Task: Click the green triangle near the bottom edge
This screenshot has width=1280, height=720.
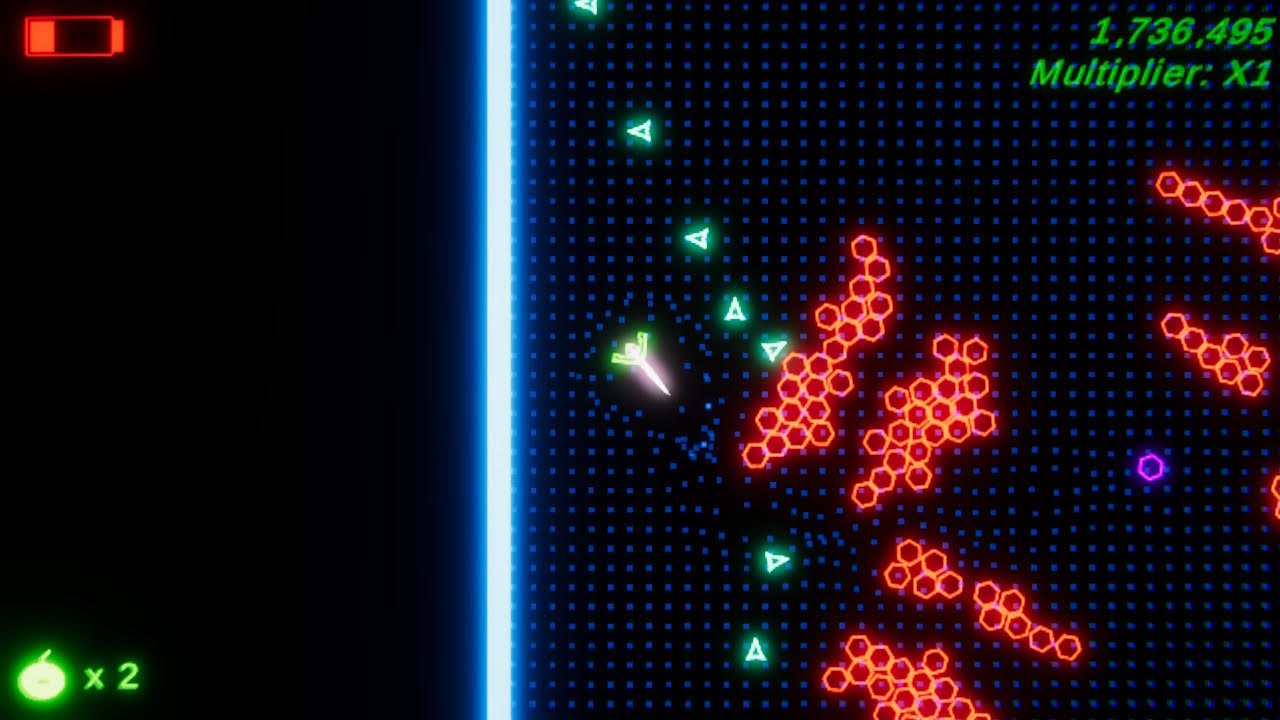Action: (x=756, y=650)
